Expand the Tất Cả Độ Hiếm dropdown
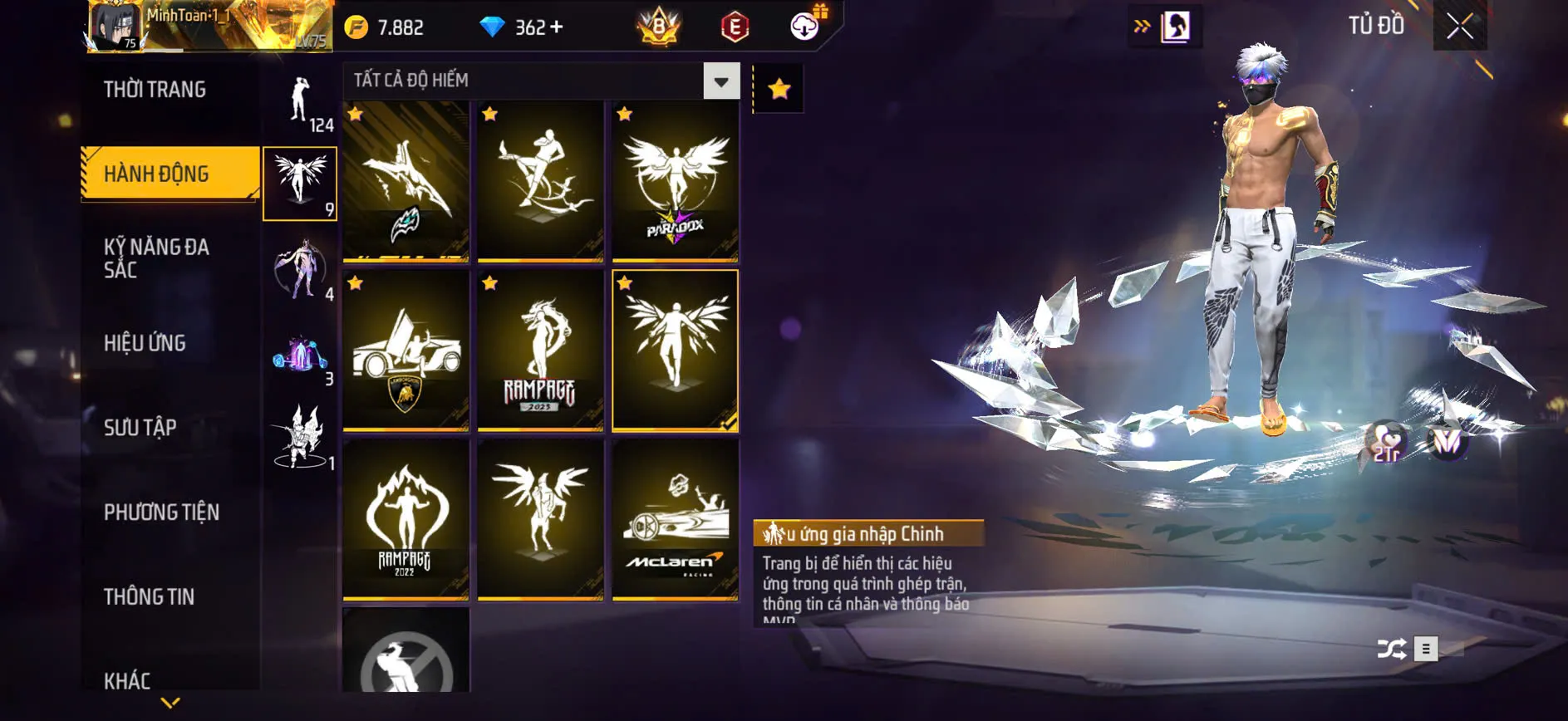 click(x=721, y=81)
